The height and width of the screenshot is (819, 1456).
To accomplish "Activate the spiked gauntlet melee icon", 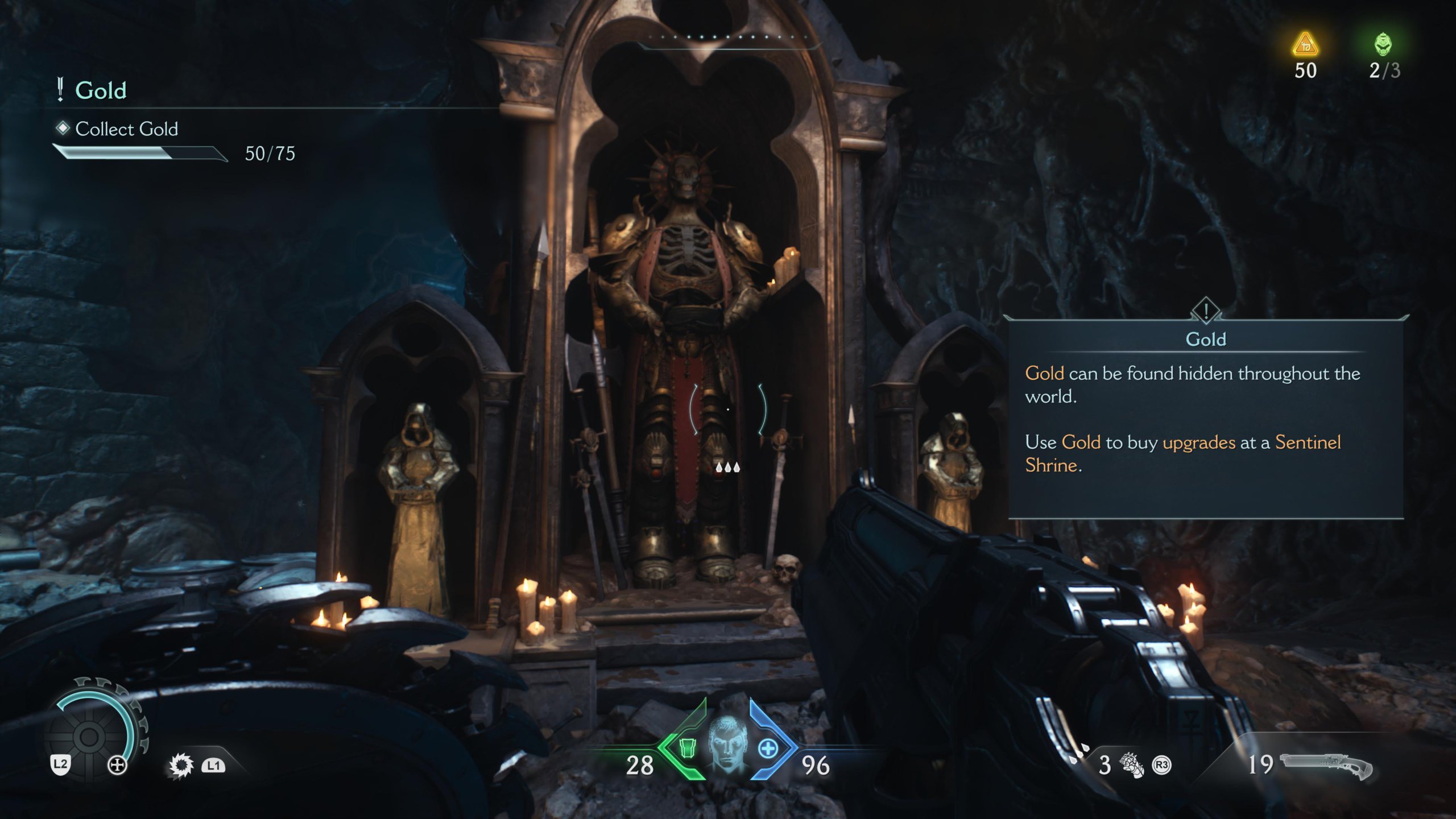I will point(1131,764).
